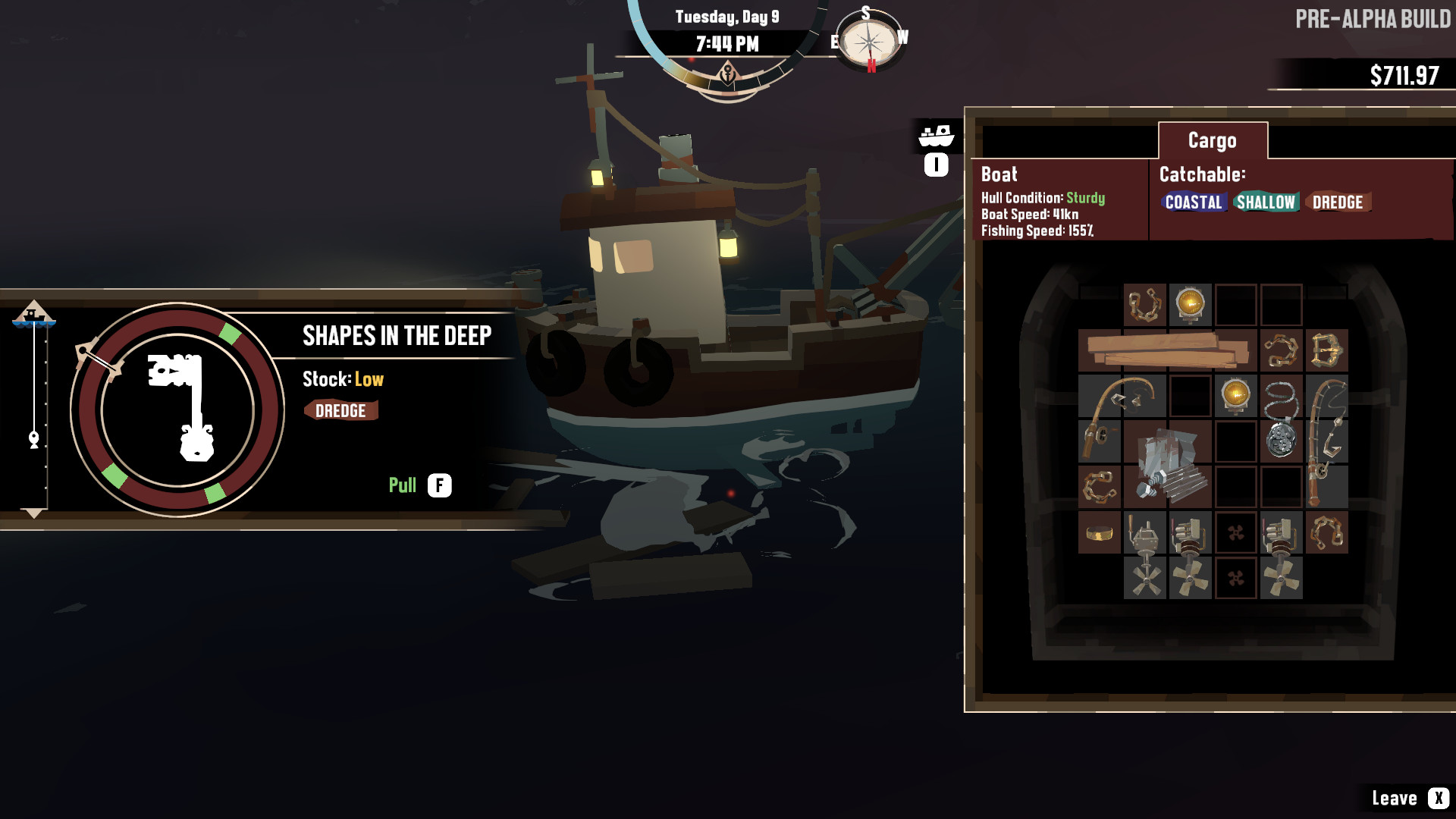Select the DREDGE label under Shapes in the Deep

[x=341, y=410]
